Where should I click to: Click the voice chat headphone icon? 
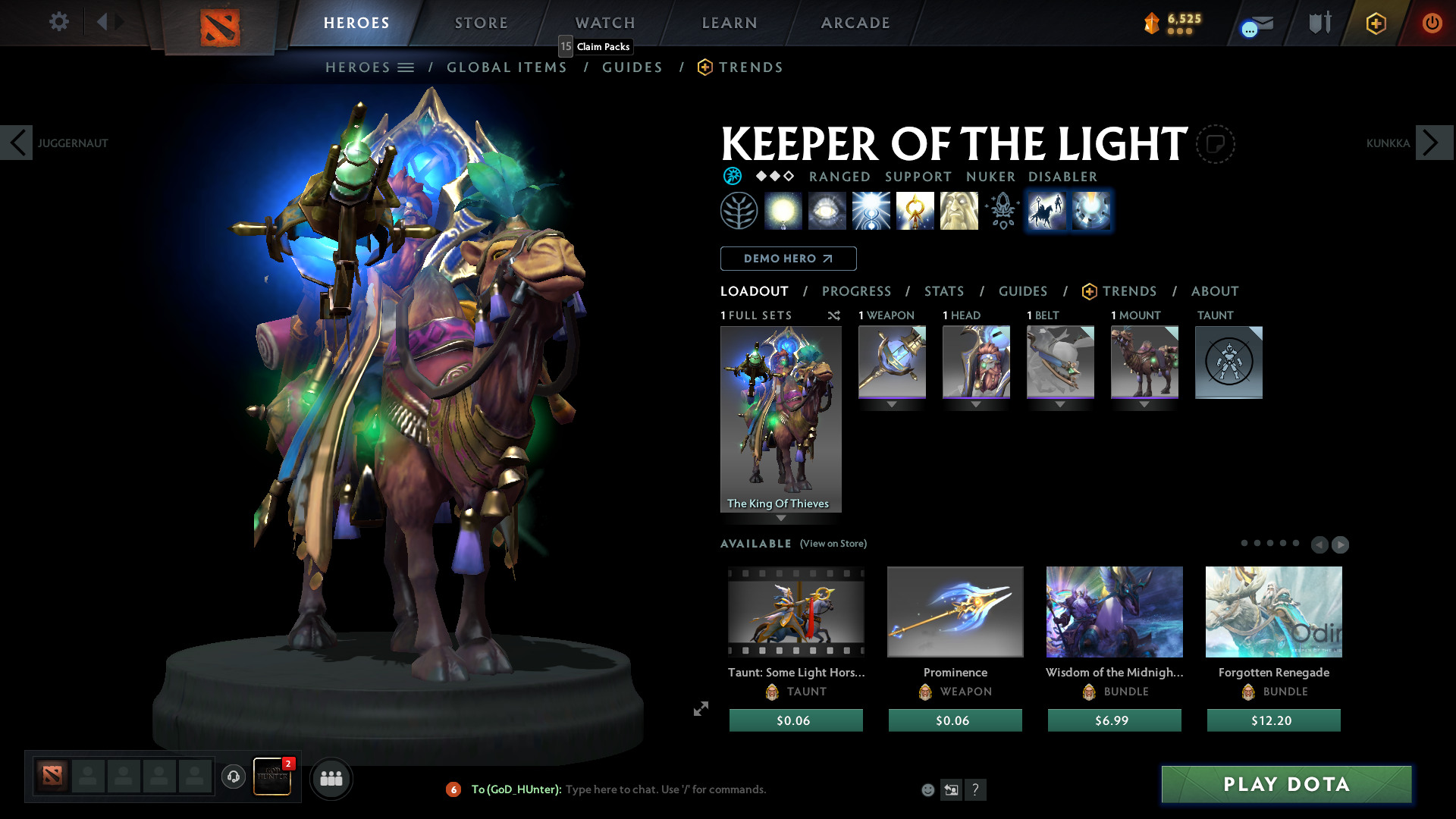tap(233, 777)
